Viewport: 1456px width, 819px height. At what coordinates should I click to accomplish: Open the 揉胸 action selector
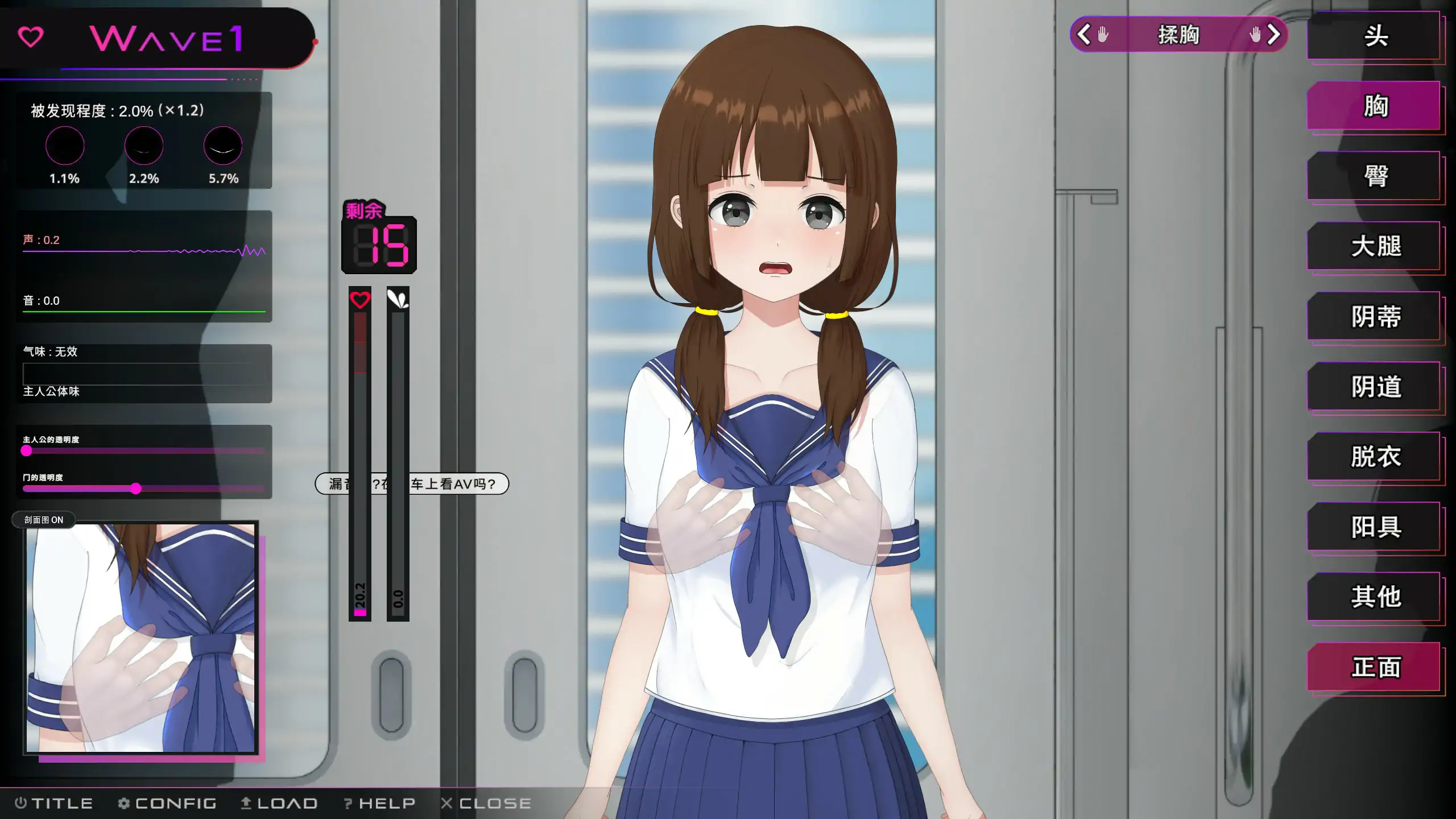(x=1178, y=35)
